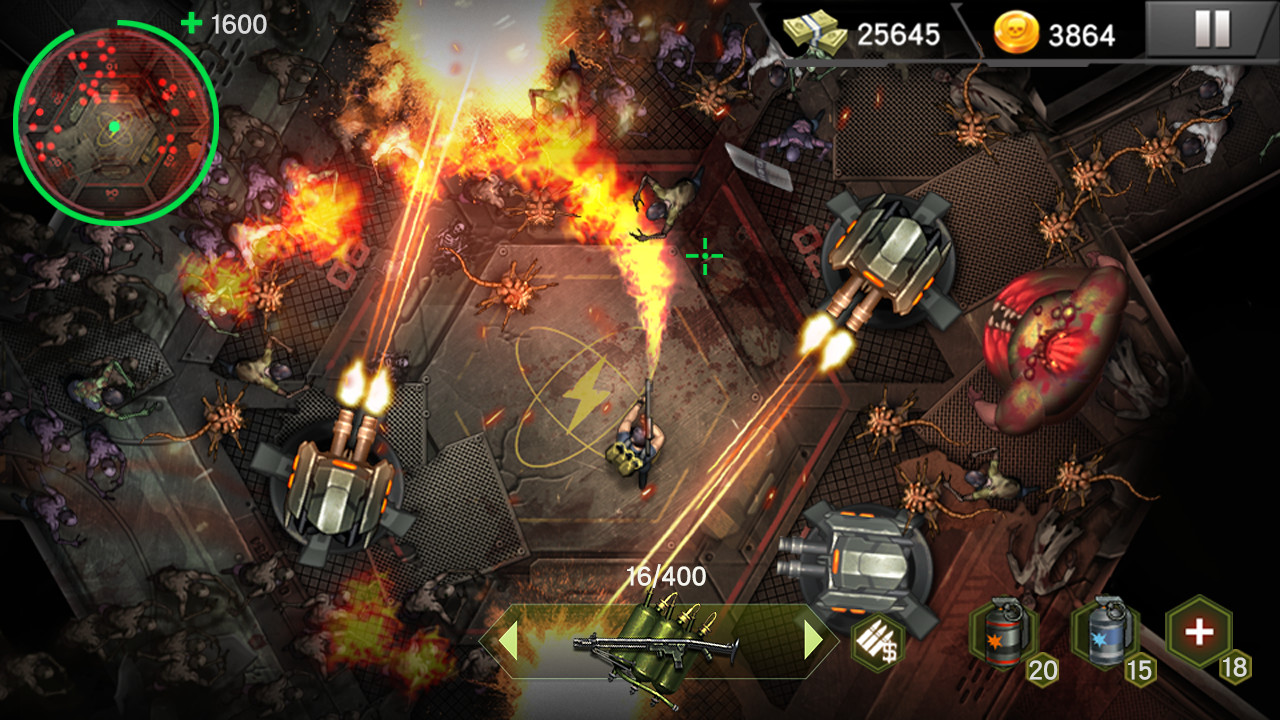Buy ammo with the bullets icon
This screenshot has height=720, width=1280.
(877, 642)
